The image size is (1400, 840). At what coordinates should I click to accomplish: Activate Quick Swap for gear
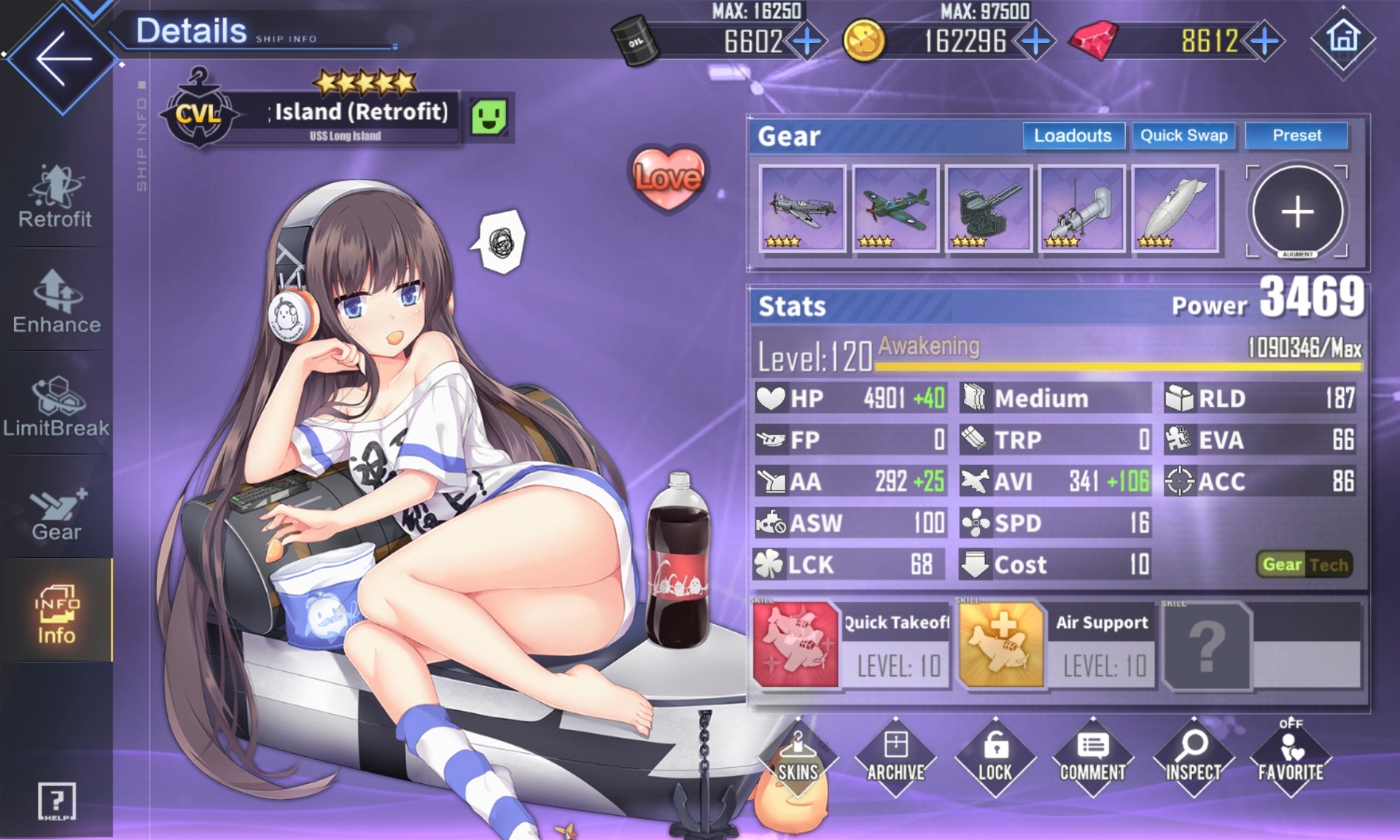pos(1183,136)
